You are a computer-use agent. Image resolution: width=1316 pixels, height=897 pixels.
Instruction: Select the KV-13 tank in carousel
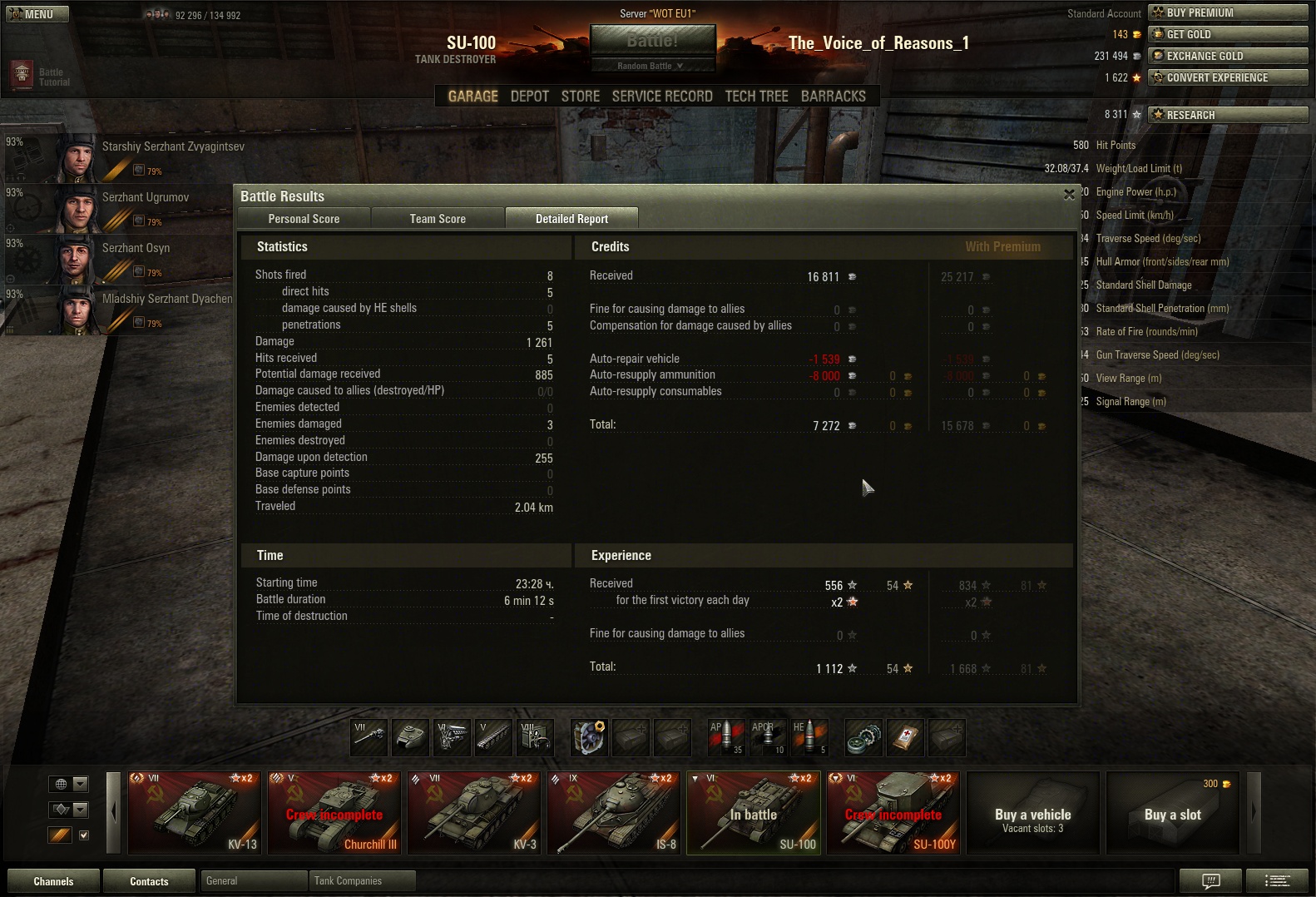(x=193, y=813)
